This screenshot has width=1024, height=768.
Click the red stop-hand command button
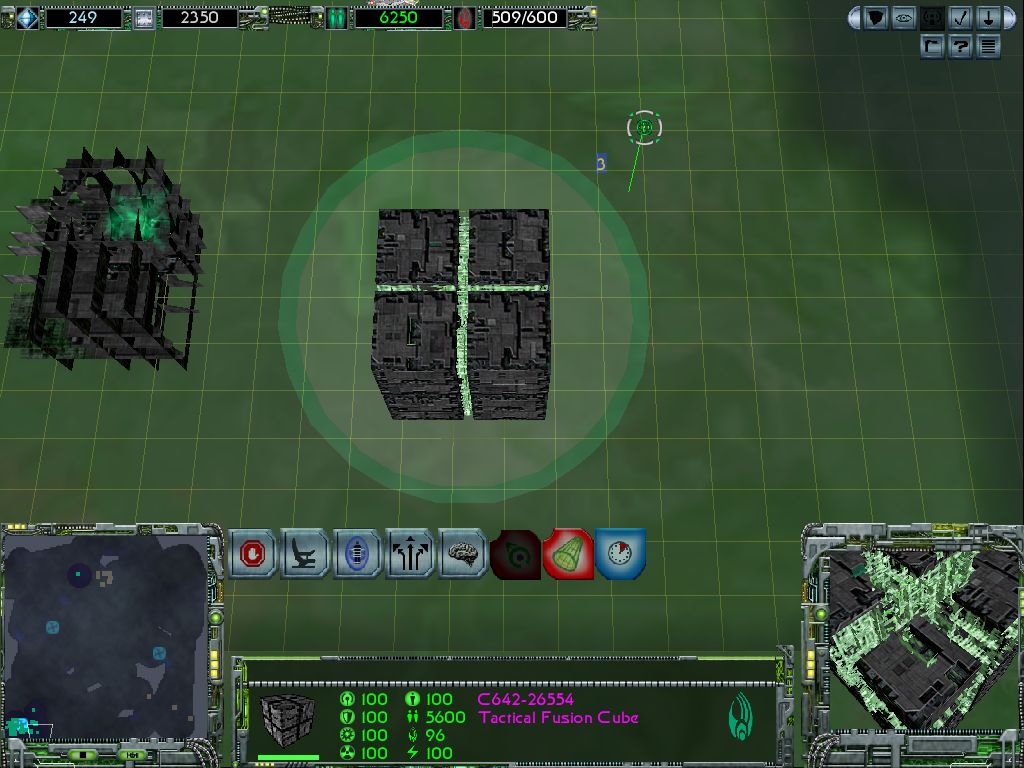click(x=253, y=554)
